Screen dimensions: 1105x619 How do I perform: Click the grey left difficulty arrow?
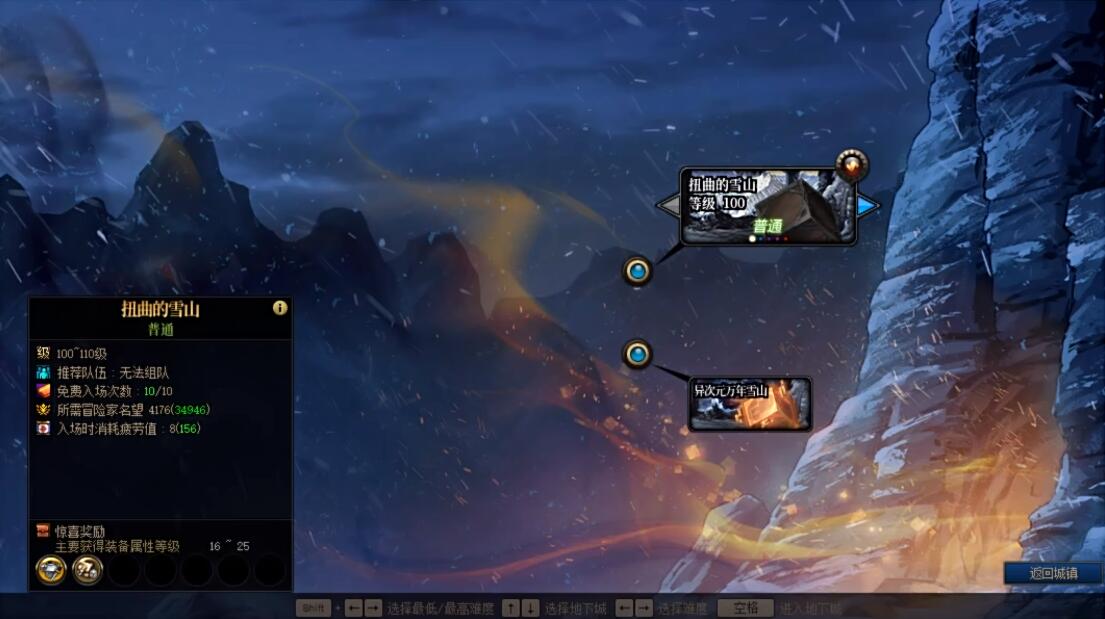tap(668, 206)
